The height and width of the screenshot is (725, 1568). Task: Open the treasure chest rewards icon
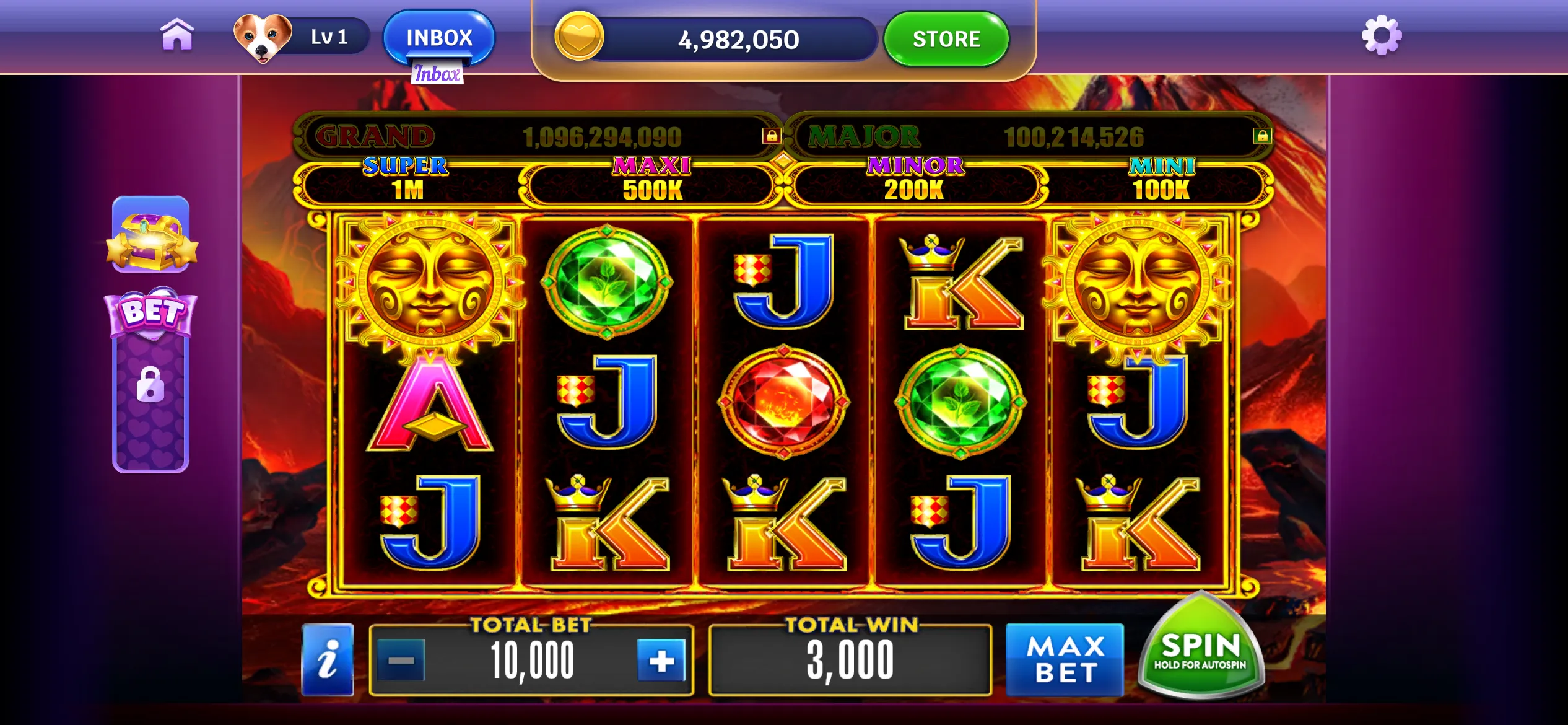point(151,235)
